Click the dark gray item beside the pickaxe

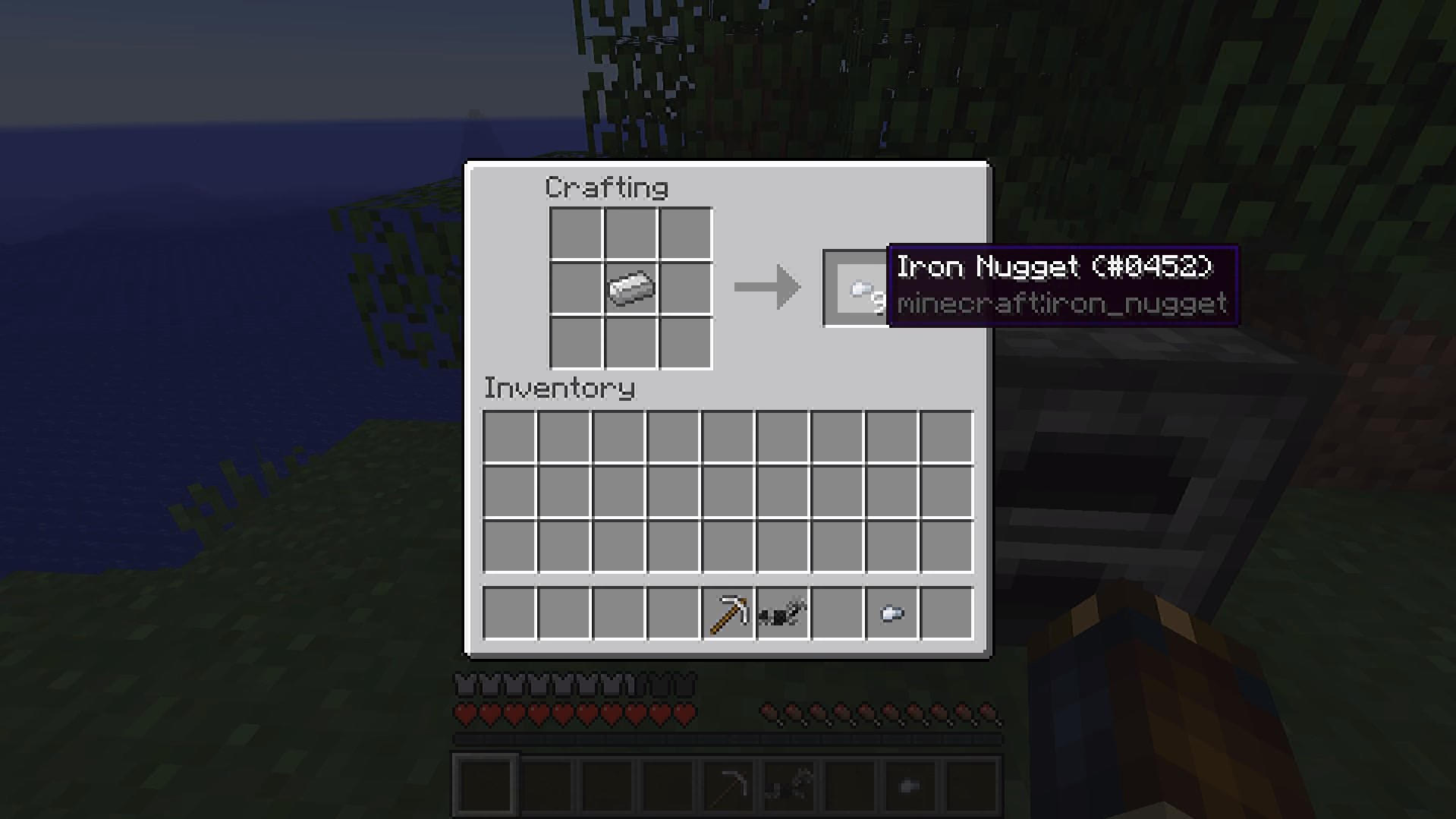pos(782,613)
